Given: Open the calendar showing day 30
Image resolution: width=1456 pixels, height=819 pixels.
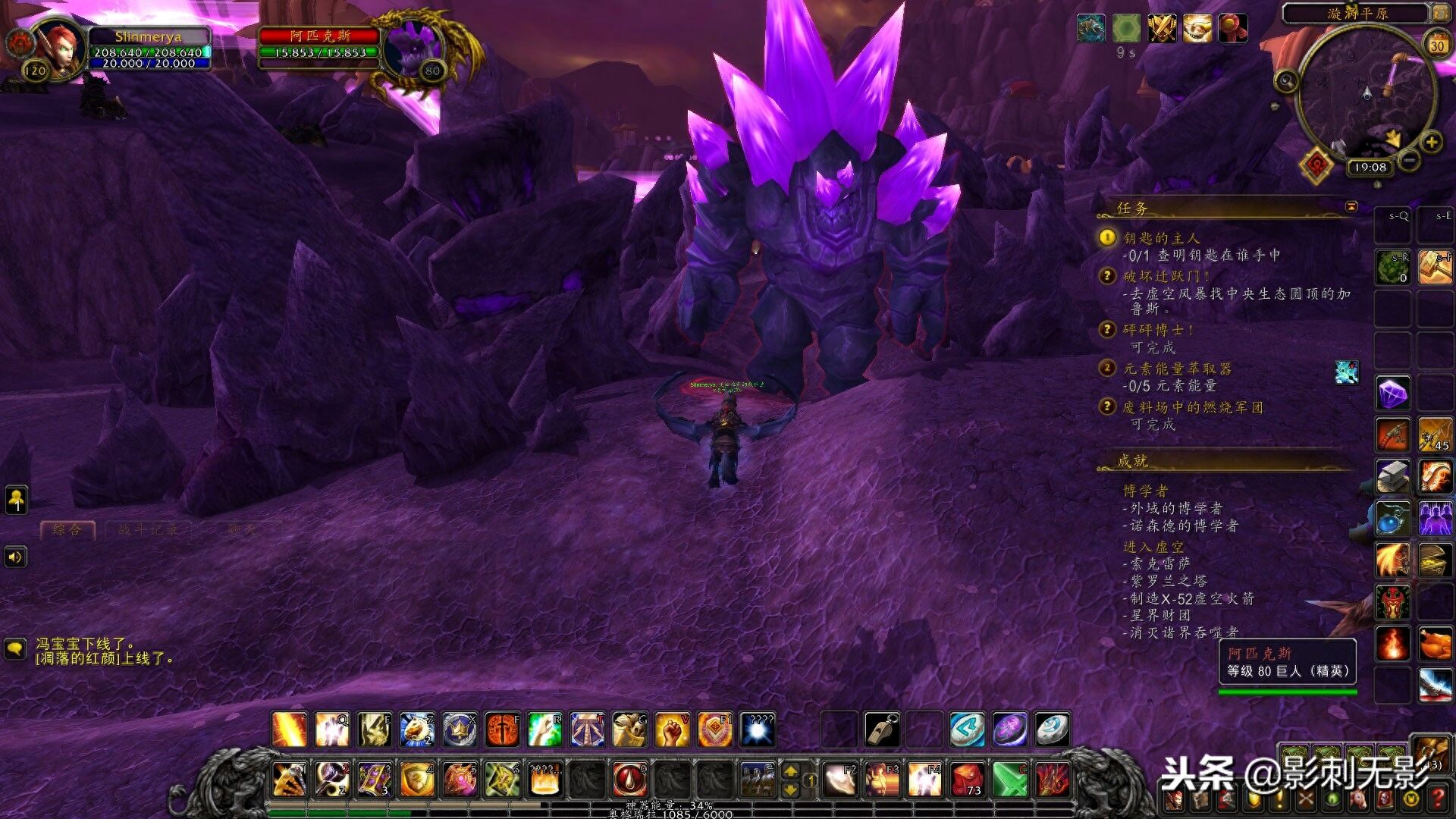Looking at the screenshot, I should (x=1437, y=45).
